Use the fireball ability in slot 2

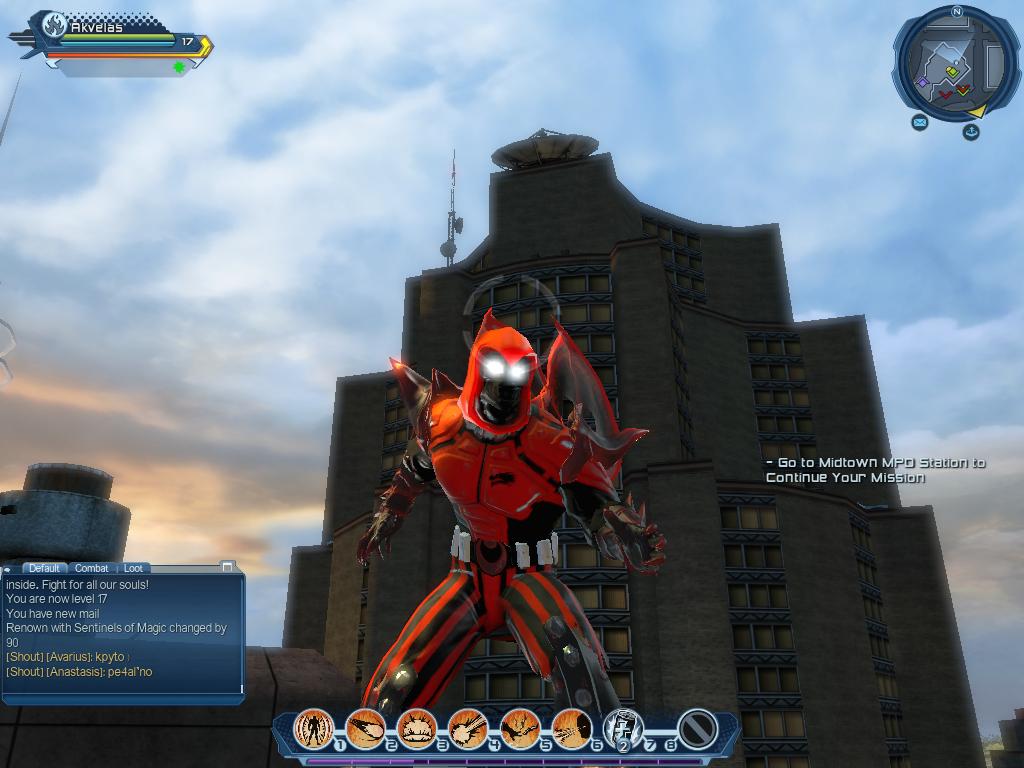pos(365,729)
